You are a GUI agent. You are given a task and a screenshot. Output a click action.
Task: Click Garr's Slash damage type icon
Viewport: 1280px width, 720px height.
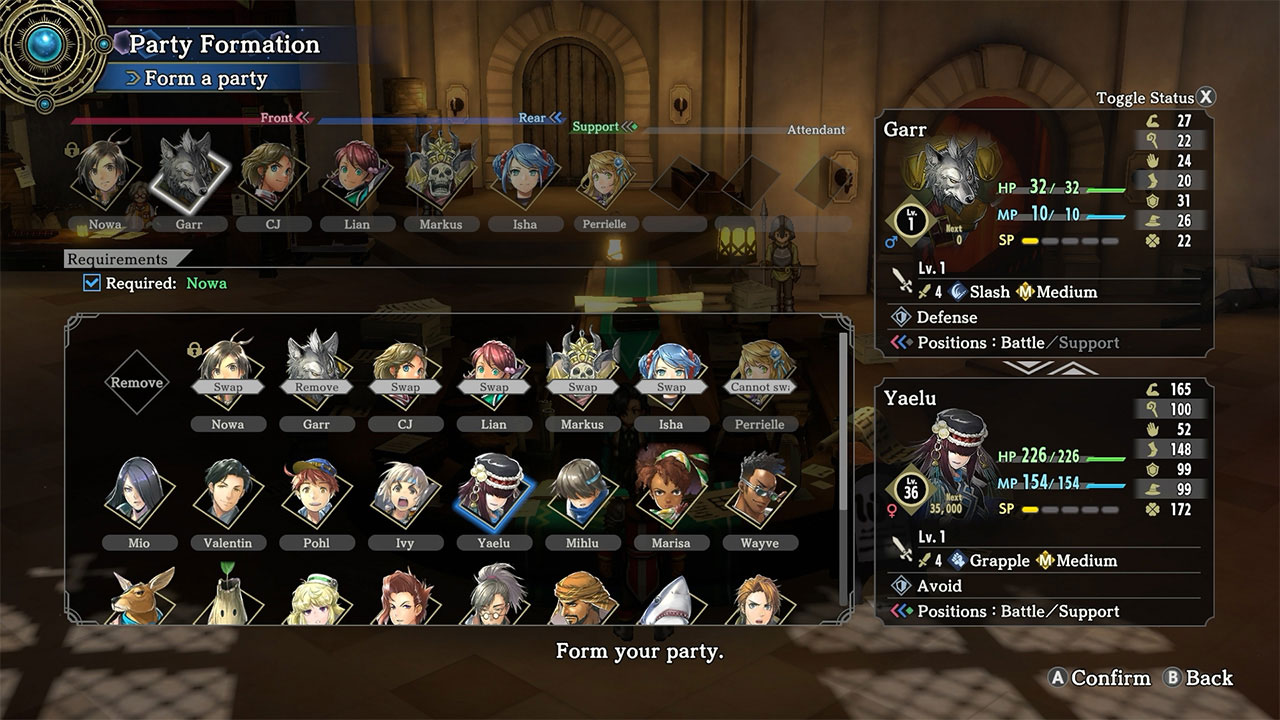point(956,292)
